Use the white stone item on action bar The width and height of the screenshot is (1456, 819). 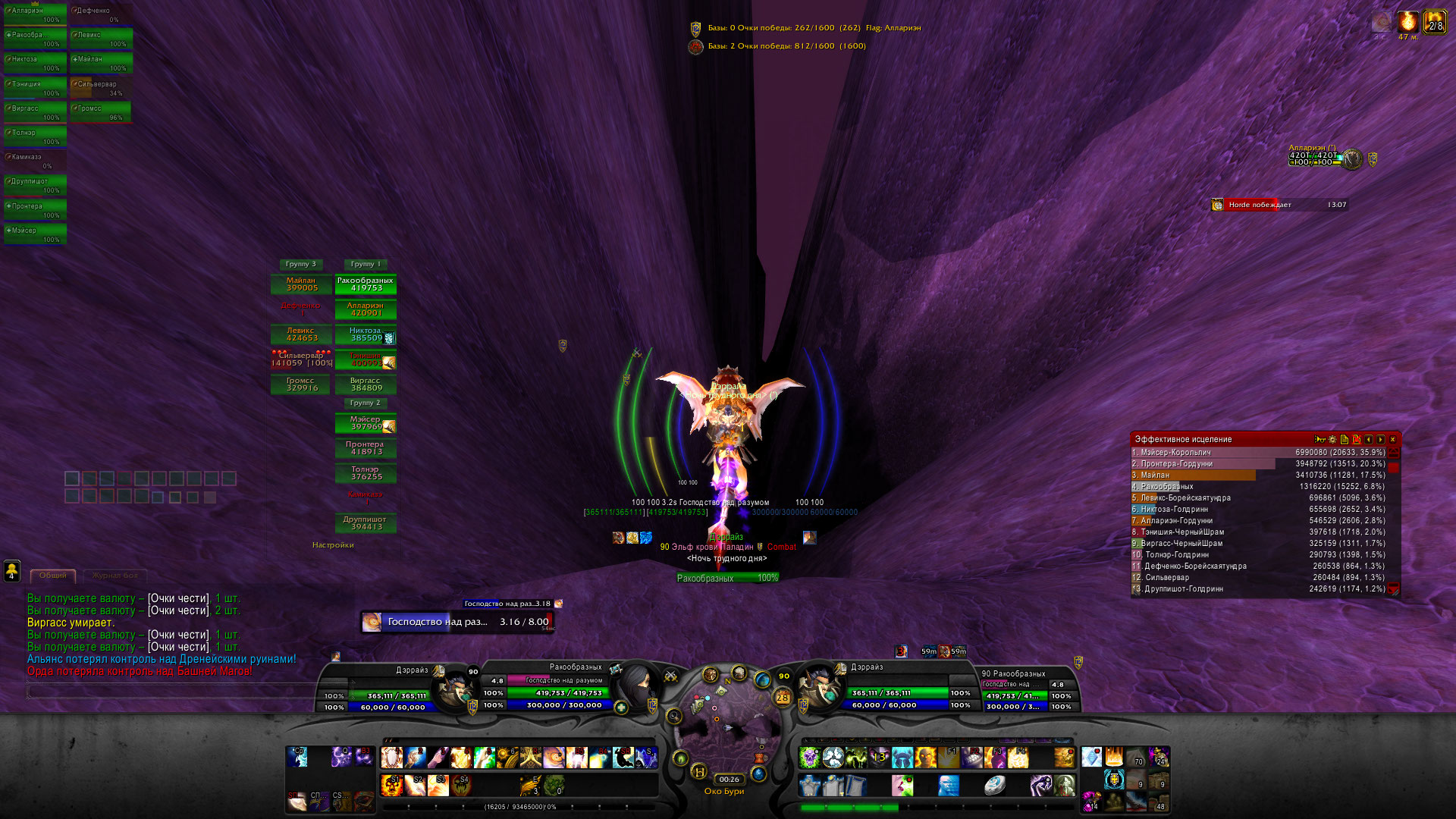pos(995,786)
